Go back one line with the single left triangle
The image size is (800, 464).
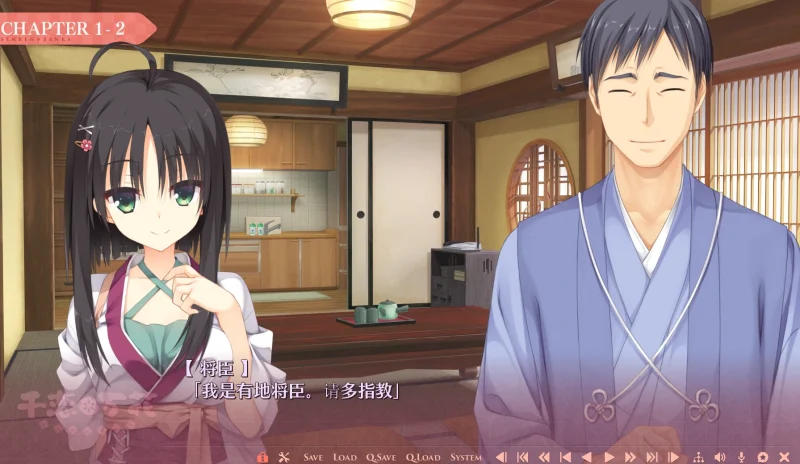point(587,457)
